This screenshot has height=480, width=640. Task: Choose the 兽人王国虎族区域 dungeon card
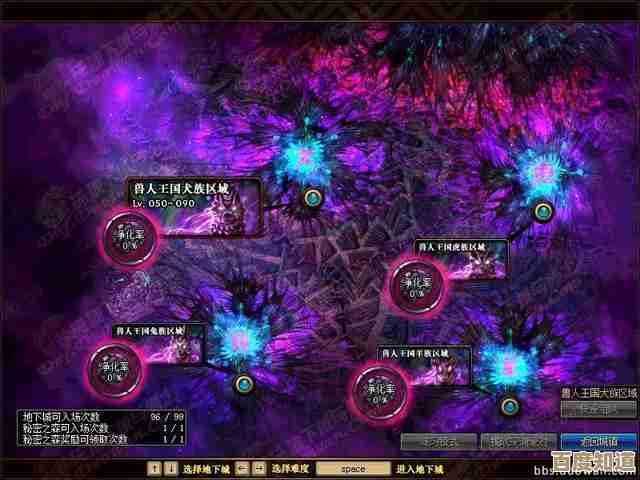pos(461,260)
